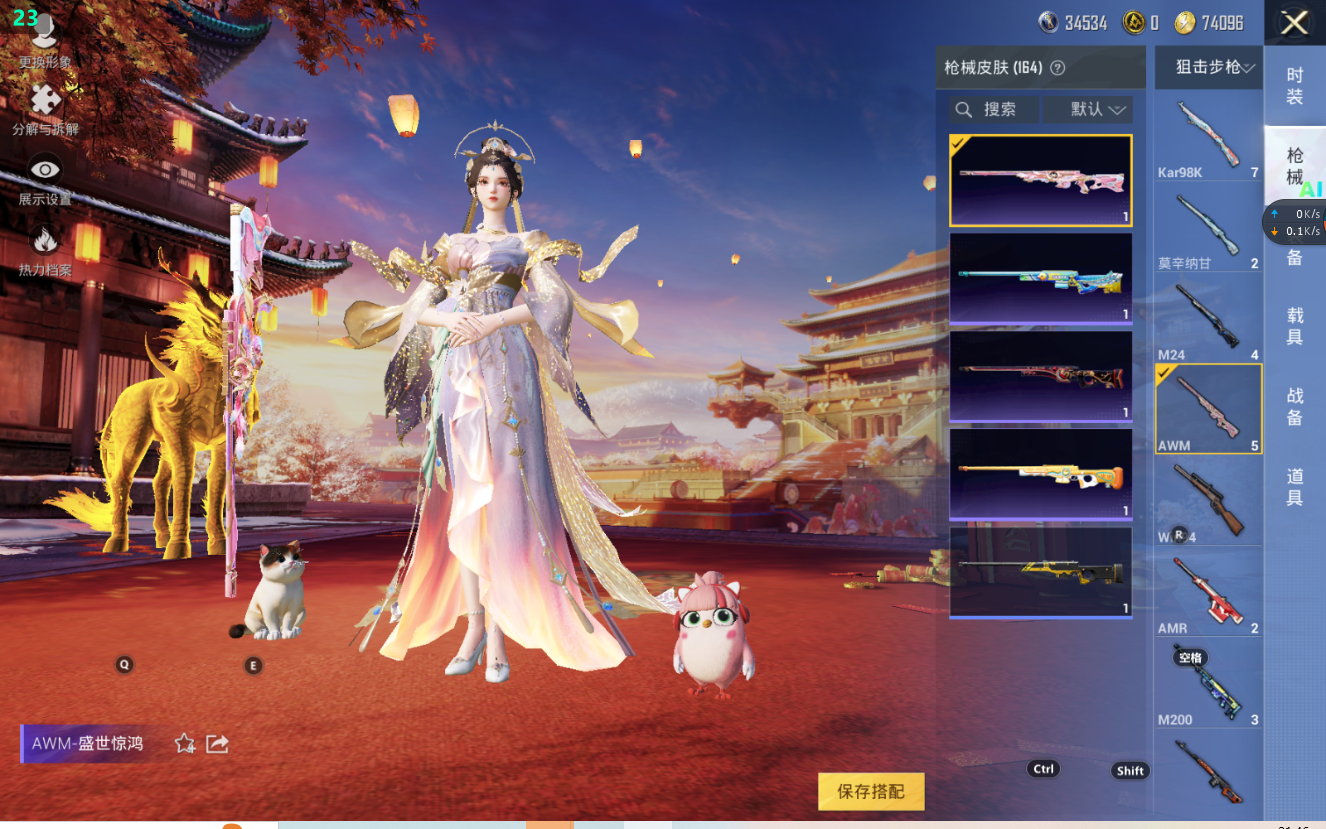Go to the 战备 tab
This screenshot has width=1326, height=829.
coord(1294,407)
